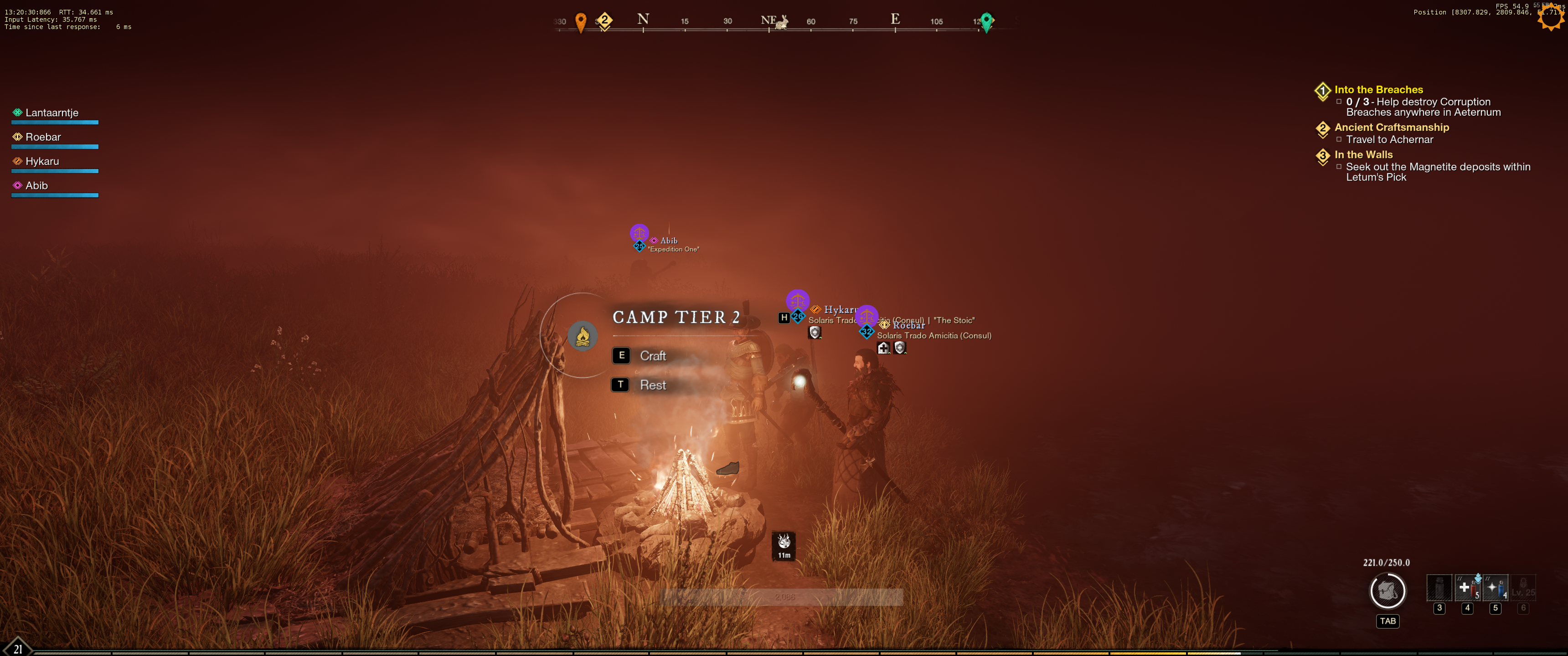1568x656 pixels.
Task: Select Roebar in the party list
Action: pos(43,138)
